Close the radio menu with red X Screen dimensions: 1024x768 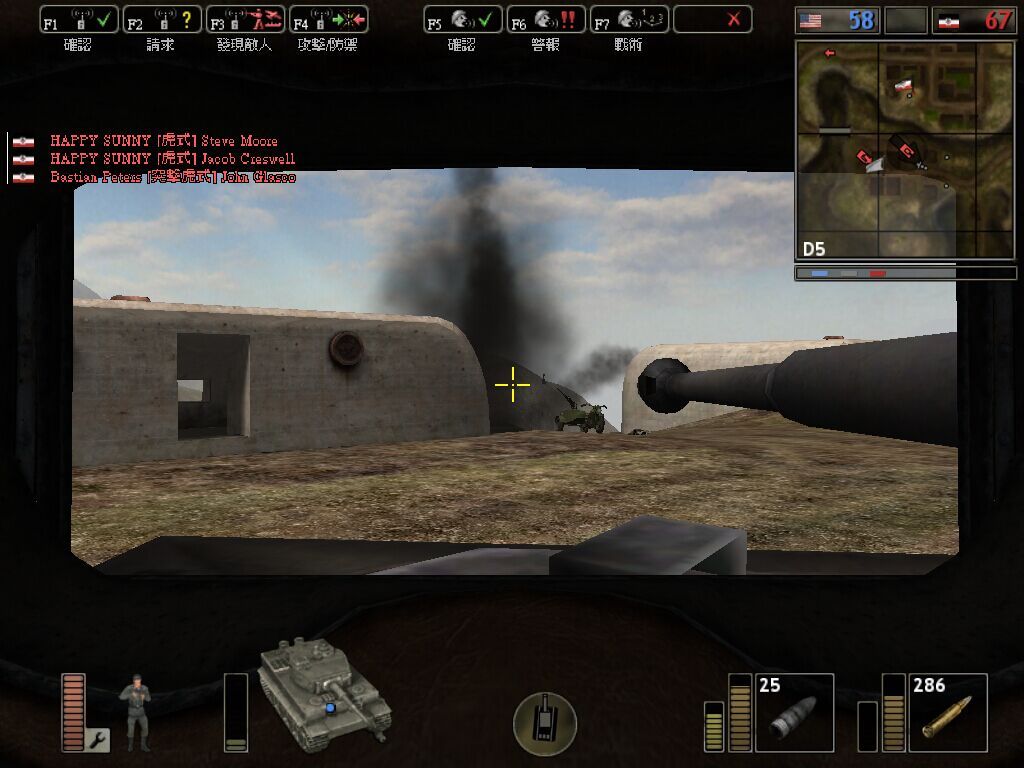(x=712, y=20)
